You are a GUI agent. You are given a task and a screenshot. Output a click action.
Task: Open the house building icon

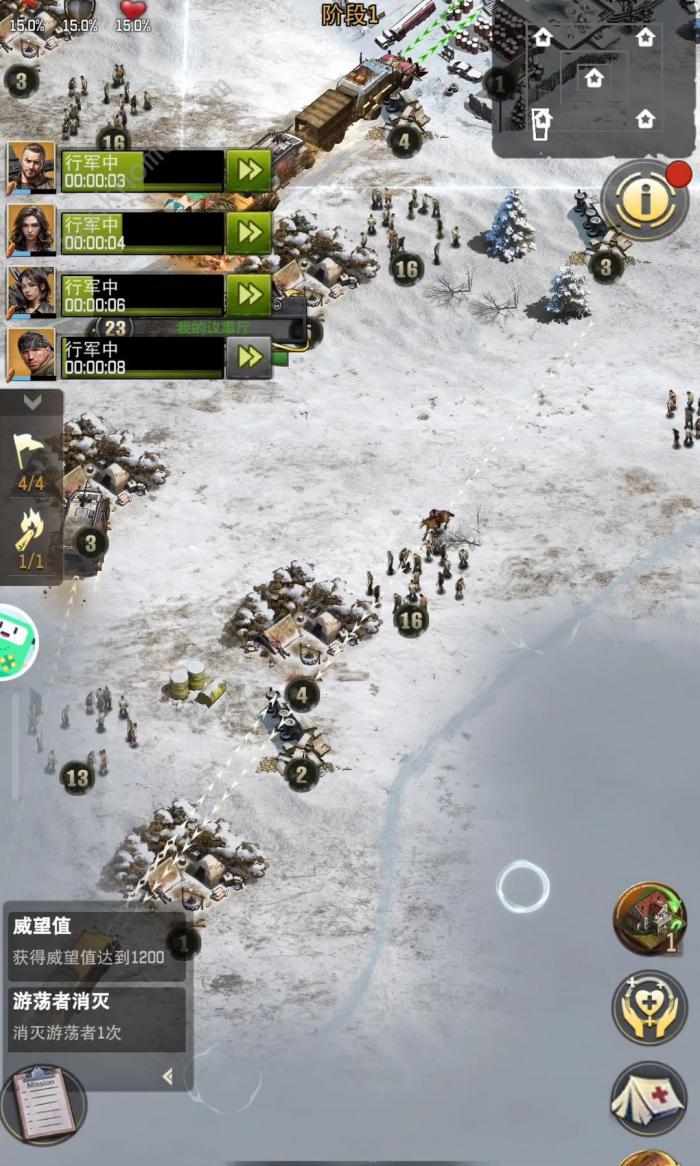[649, 917]
